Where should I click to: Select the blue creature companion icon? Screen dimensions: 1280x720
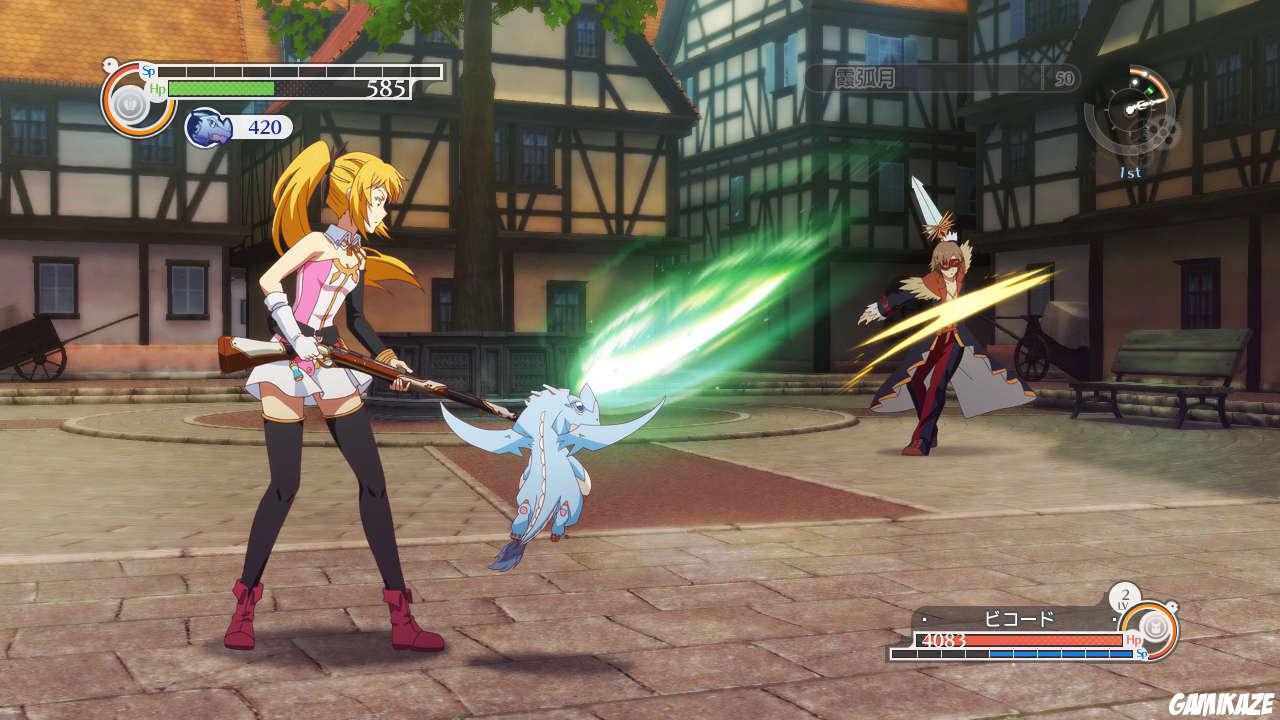click(x=205, y=128)
